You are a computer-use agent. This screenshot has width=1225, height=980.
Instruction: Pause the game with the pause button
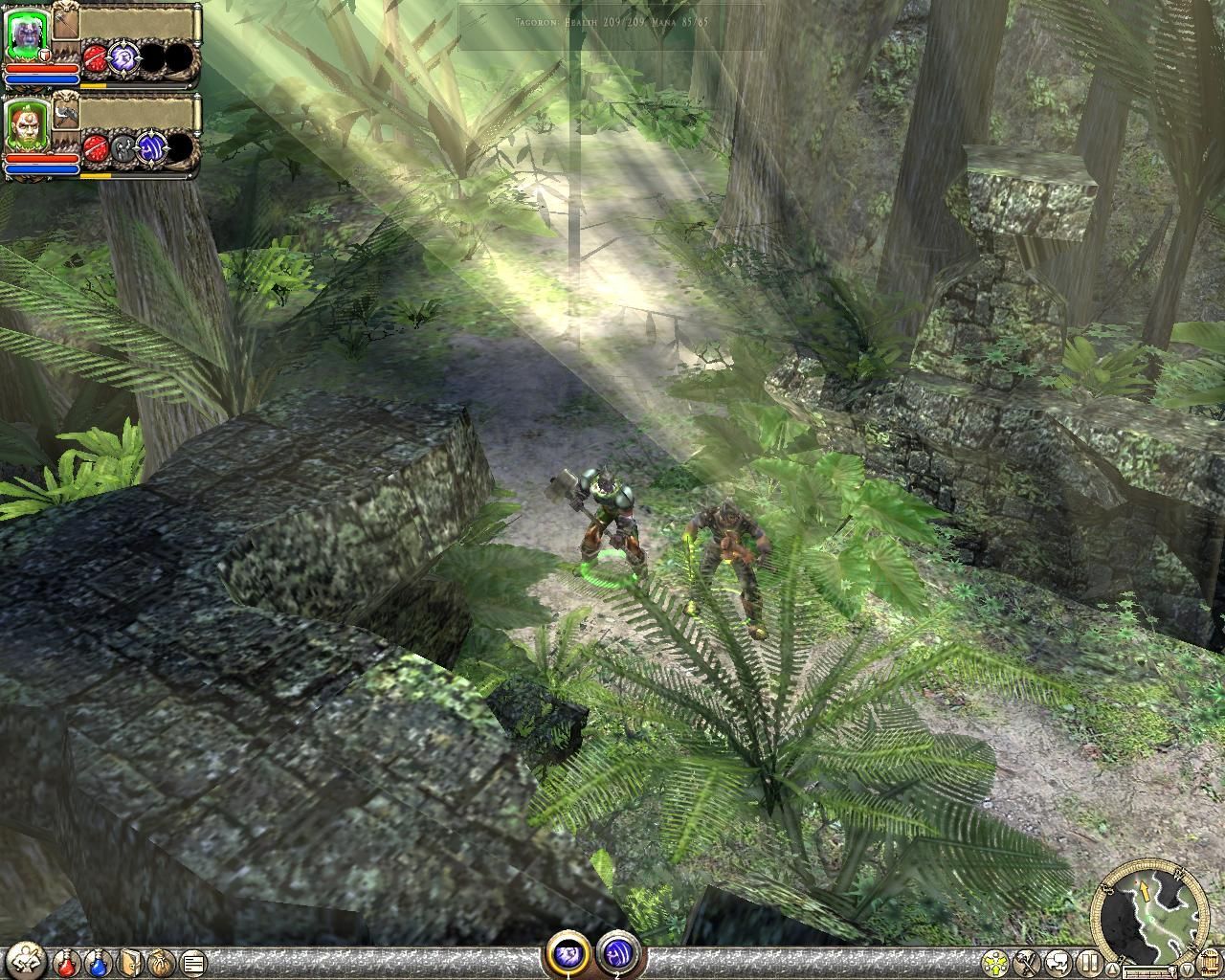[1088, 962]
